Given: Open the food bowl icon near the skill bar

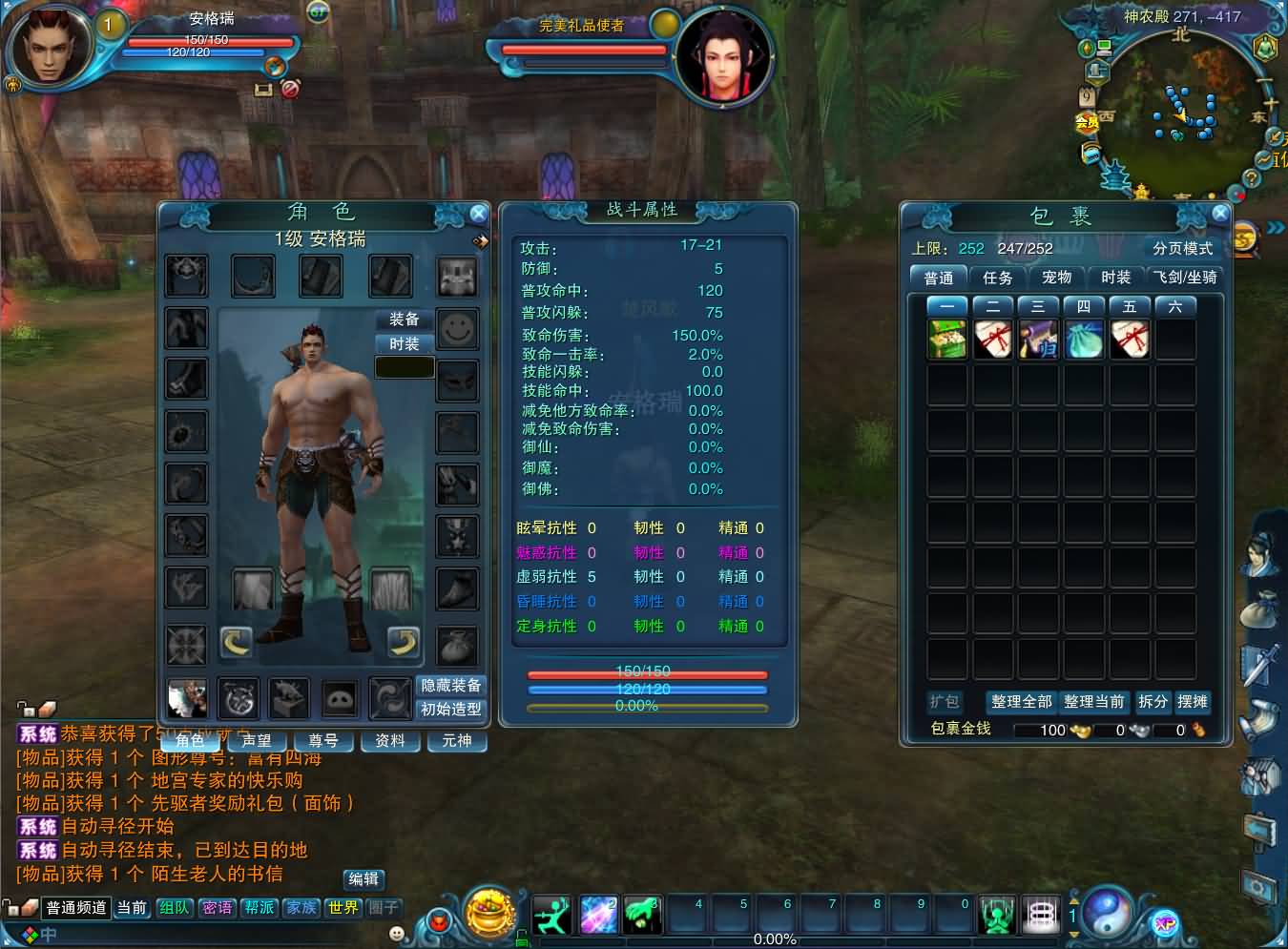Looking at the screenshot, I should point(488,913).
